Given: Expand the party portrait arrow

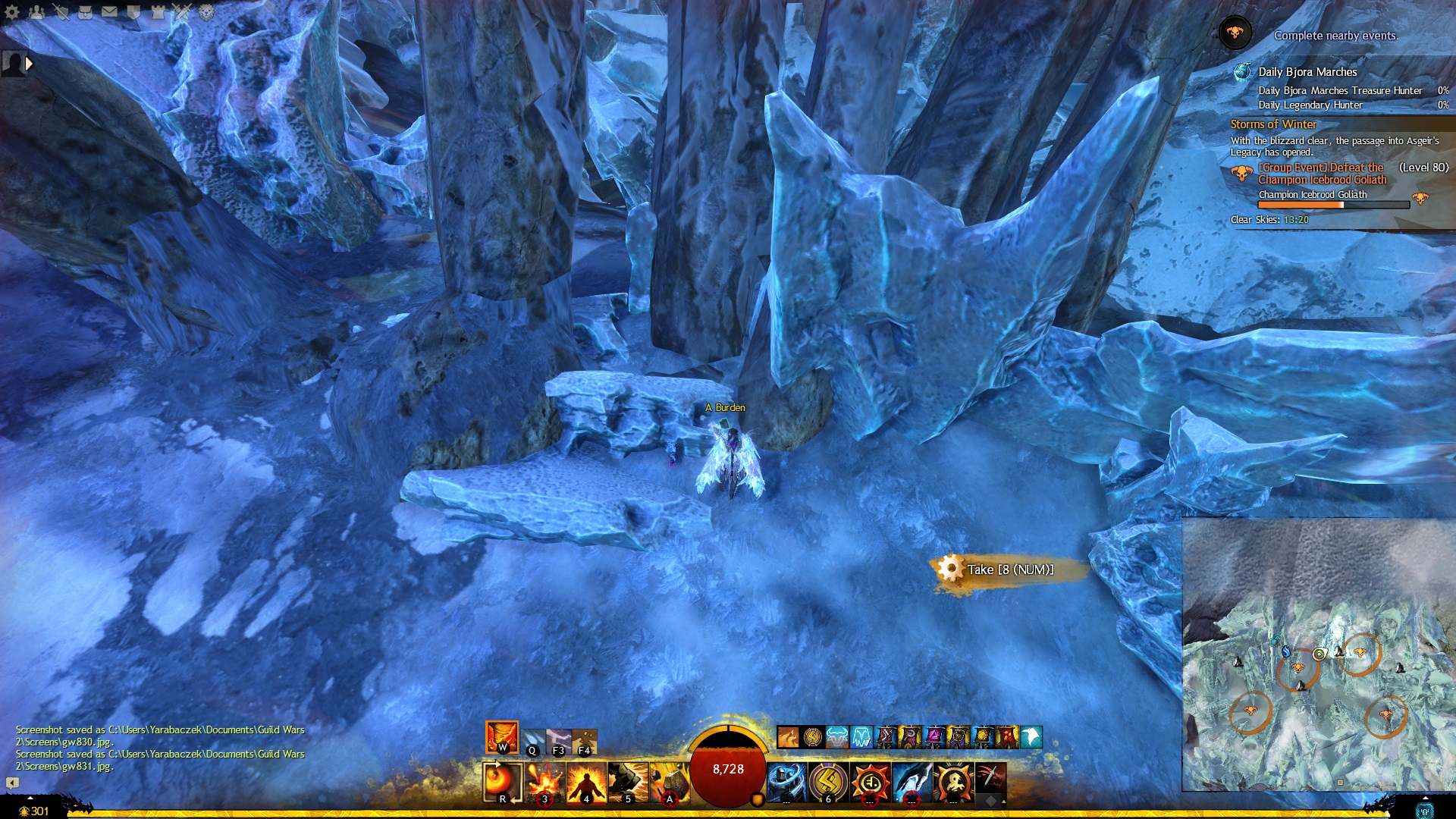Looking at the screenshot, I should click(x=29, y=64).
